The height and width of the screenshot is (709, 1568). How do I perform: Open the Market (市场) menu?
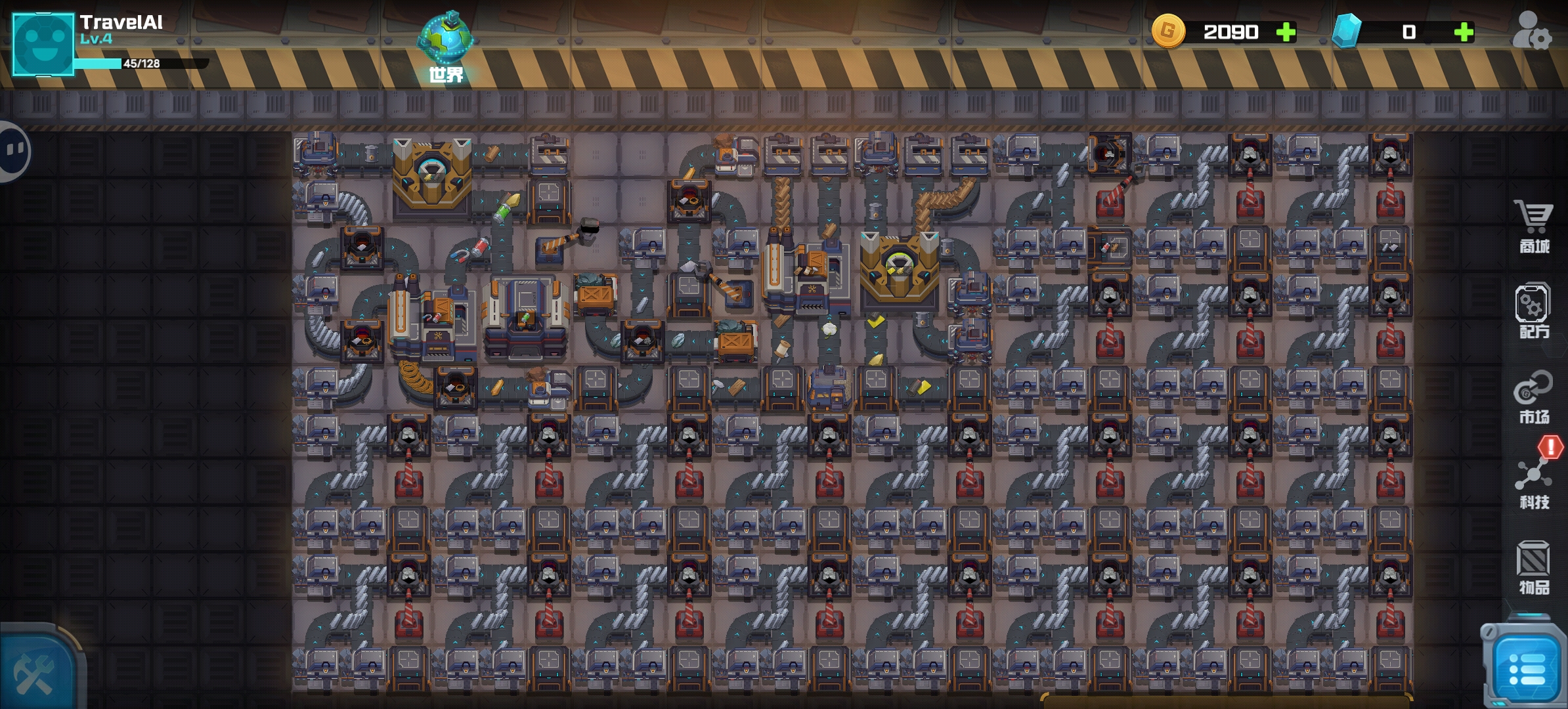[x=1533, y=397]
